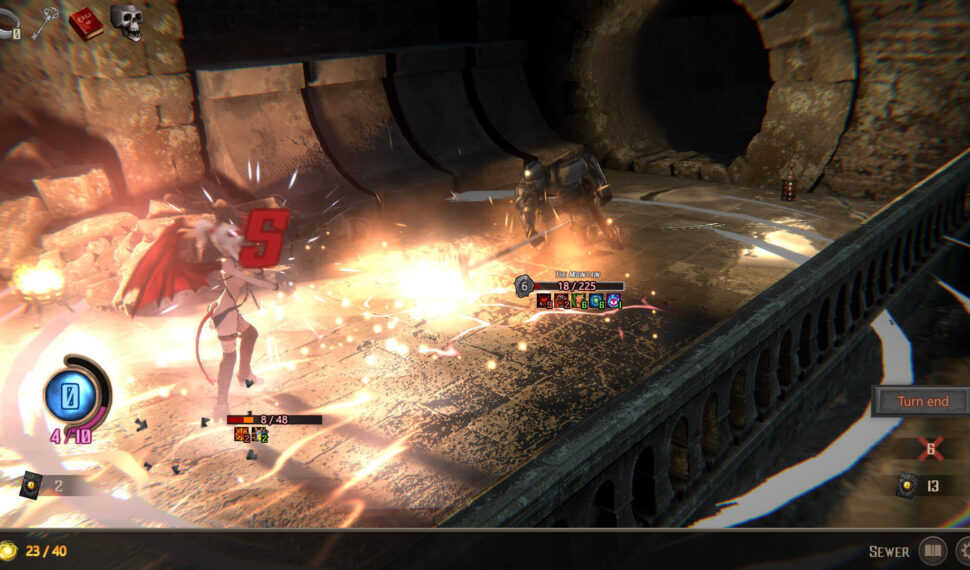
Task: Open the book menu beside Sewer label
Action: [x=932, y=550]
